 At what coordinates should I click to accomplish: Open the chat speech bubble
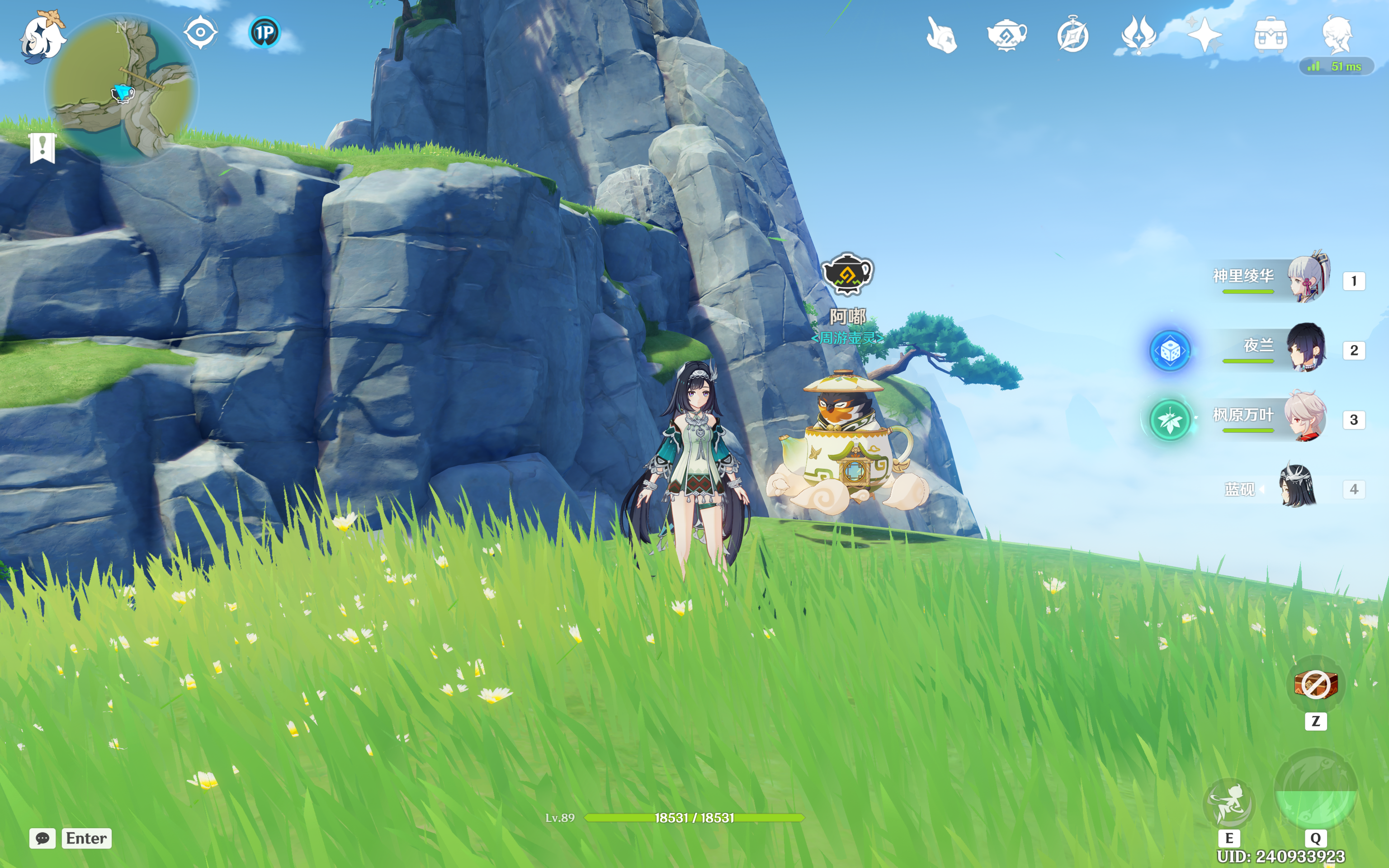43,838
